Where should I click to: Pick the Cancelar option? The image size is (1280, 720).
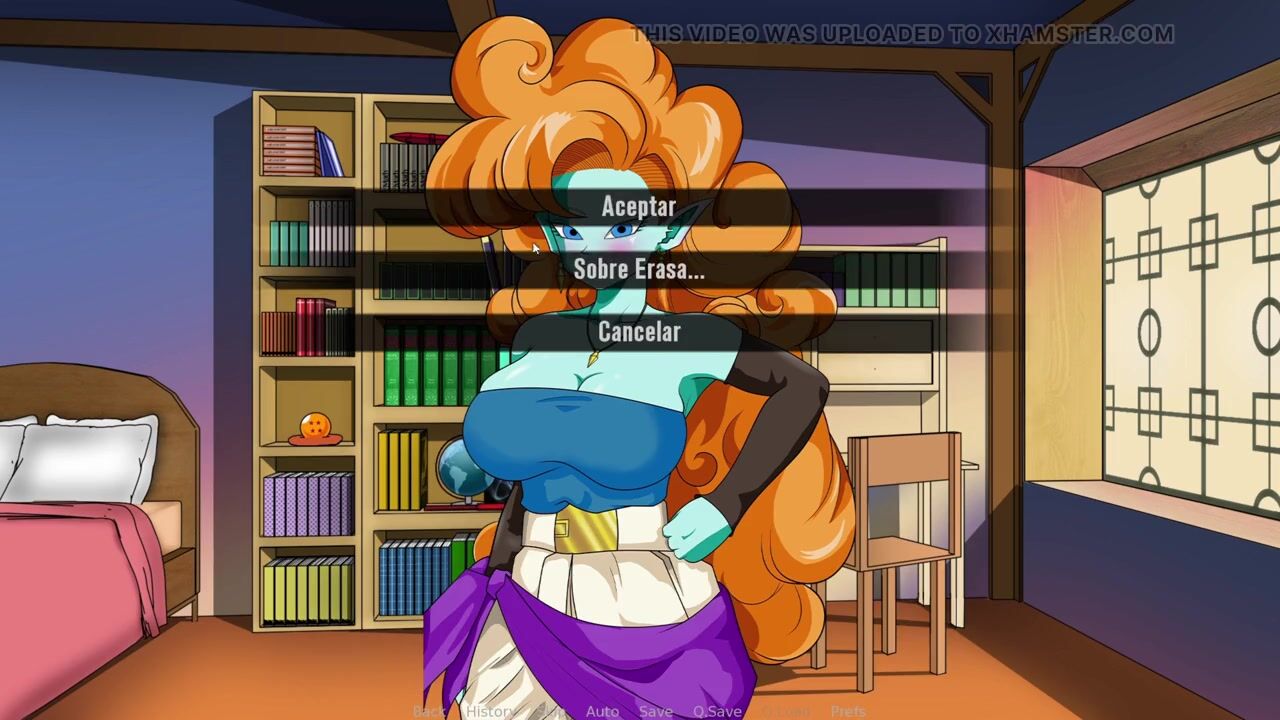coord(639,331)
